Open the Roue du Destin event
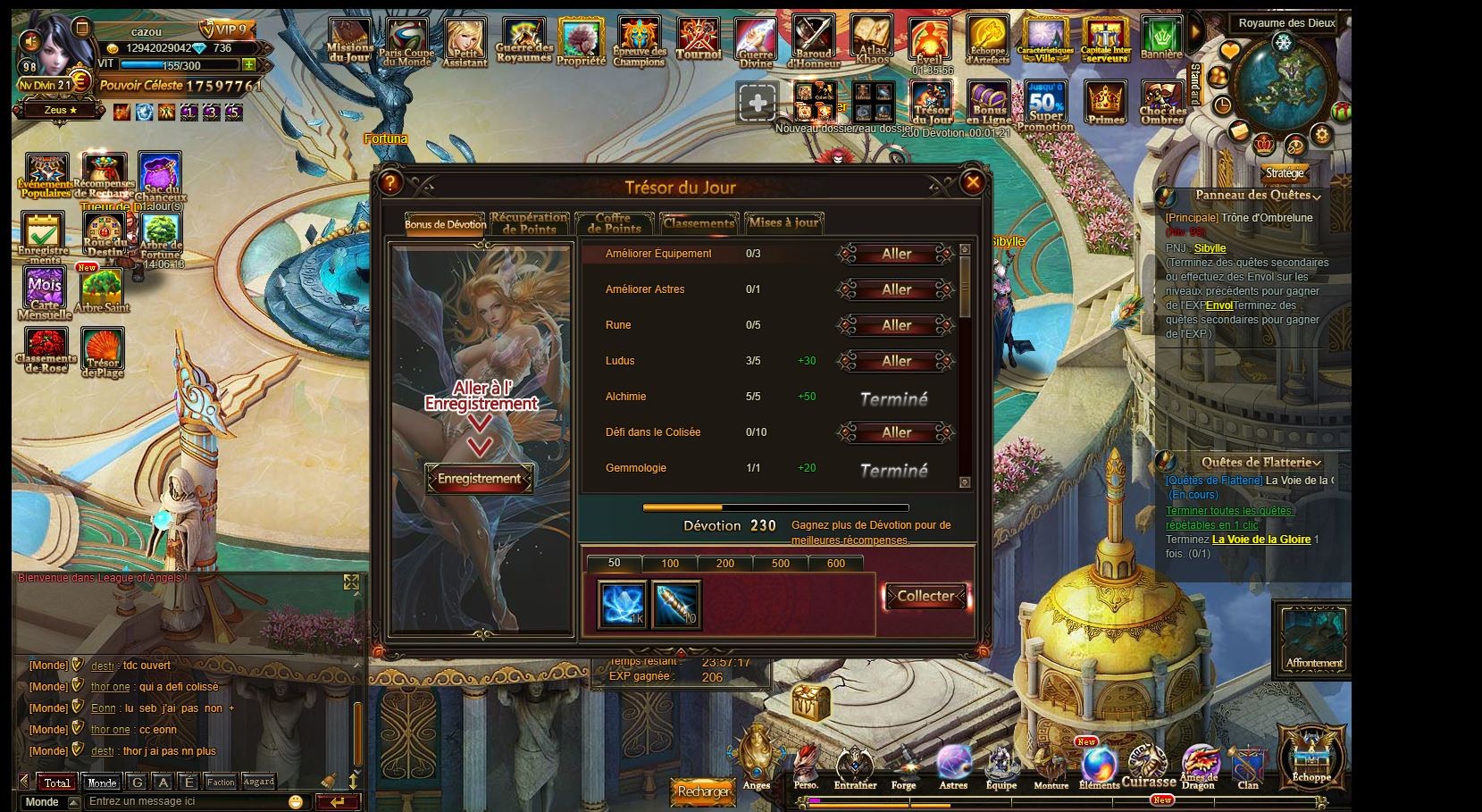This screenshot has height=812, width=1482. (105, 235)
